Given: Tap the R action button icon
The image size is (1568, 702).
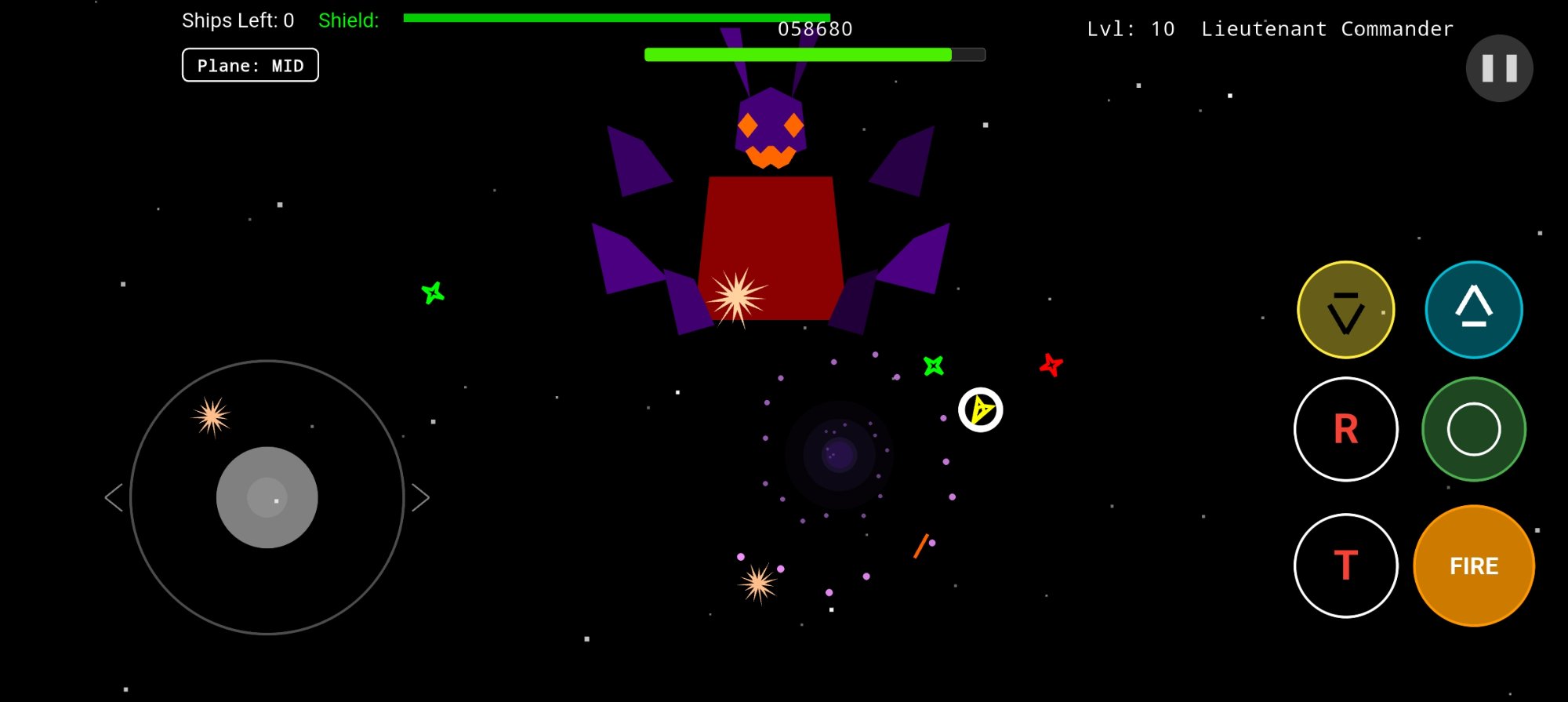Looking at the screenshot, I should click(1345, 429).
